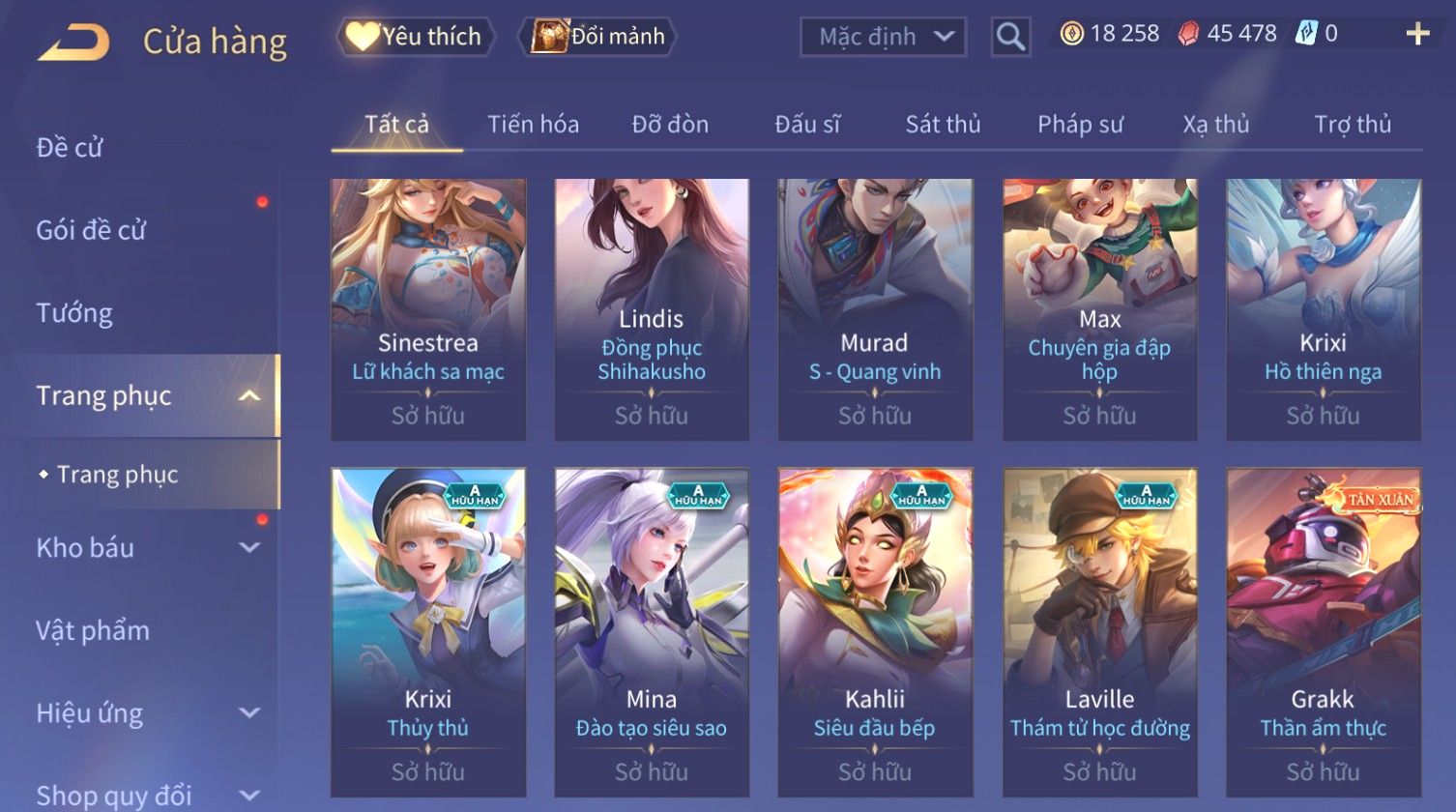Switch to the Tiến hóa tab

(x=533, y=125)
